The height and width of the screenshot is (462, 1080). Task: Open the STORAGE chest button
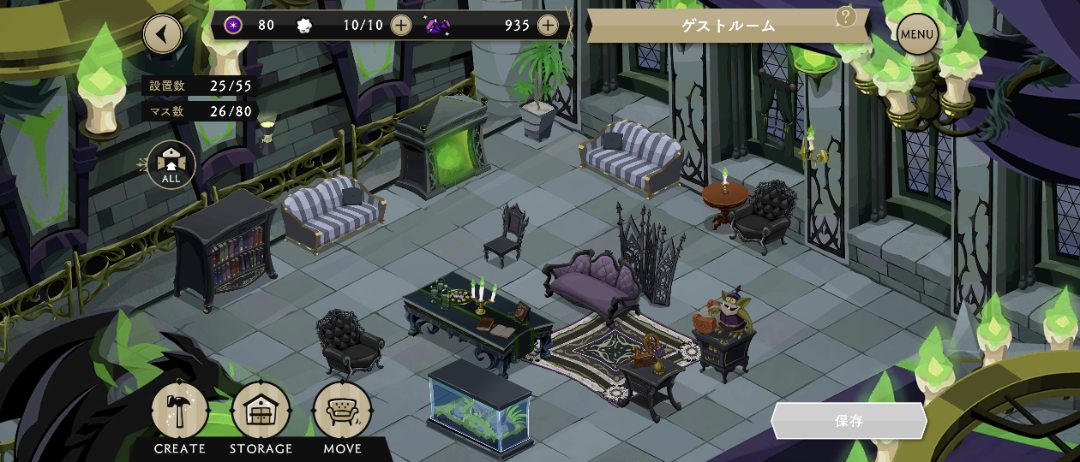click(x=261, y=412)
